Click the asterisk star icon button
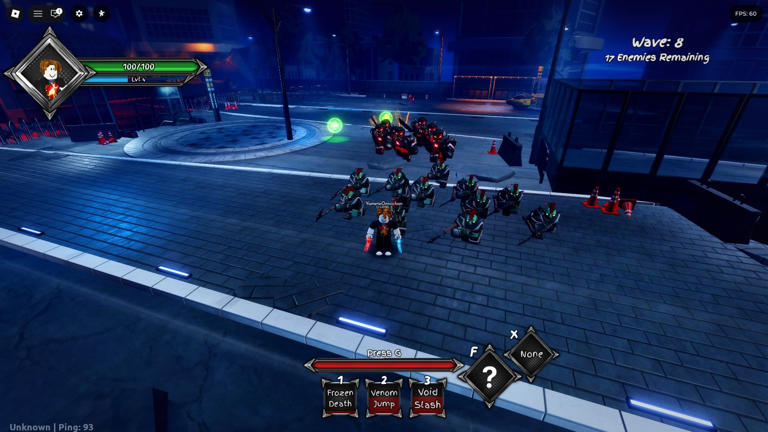The height and width of the screenshot is (432, 768). pyautogui.click(x=101, y=14)
